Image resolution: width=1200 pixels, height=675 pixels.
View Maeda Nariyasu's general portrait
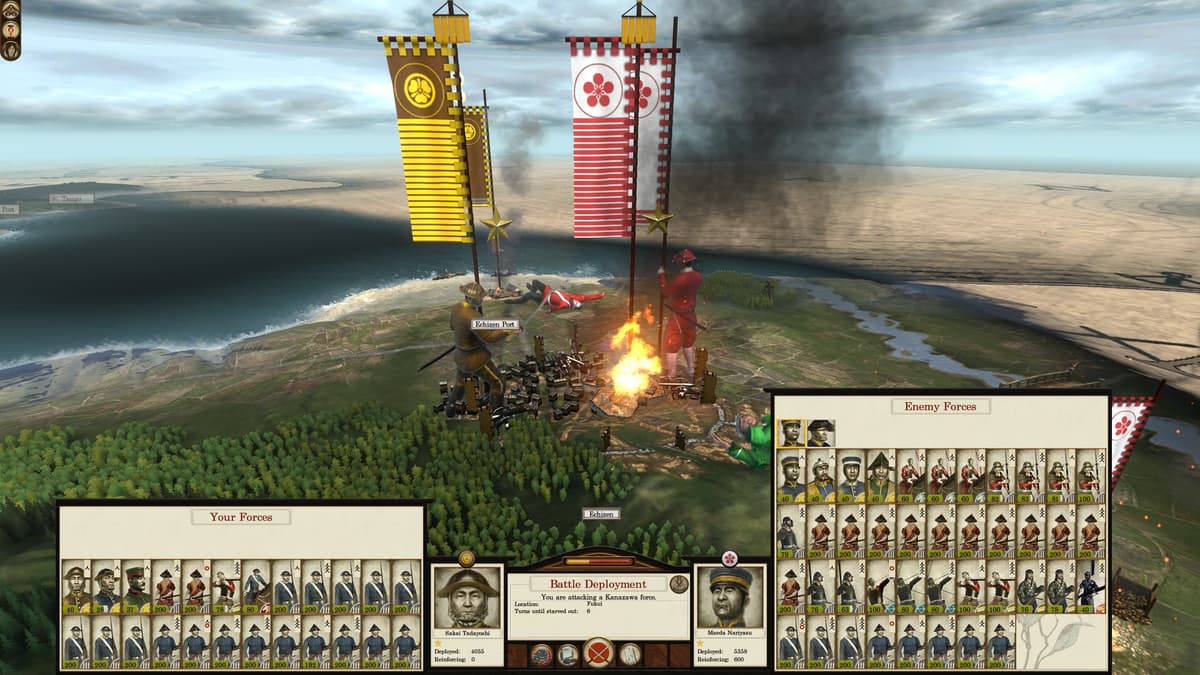(x=730, y=598)
